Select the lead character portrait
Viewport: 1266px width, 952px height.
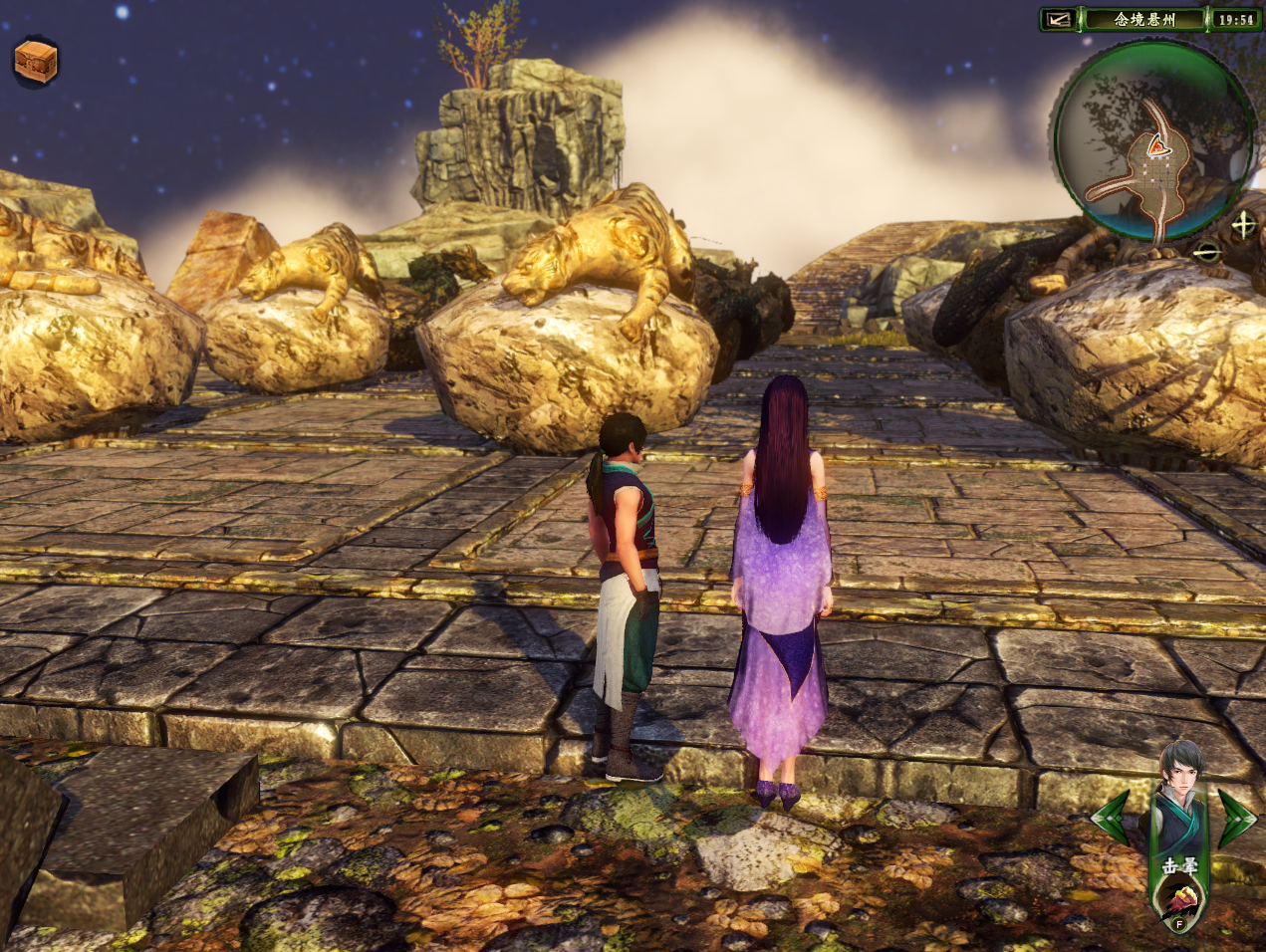pyautogui.click(x=1180, y=787)
